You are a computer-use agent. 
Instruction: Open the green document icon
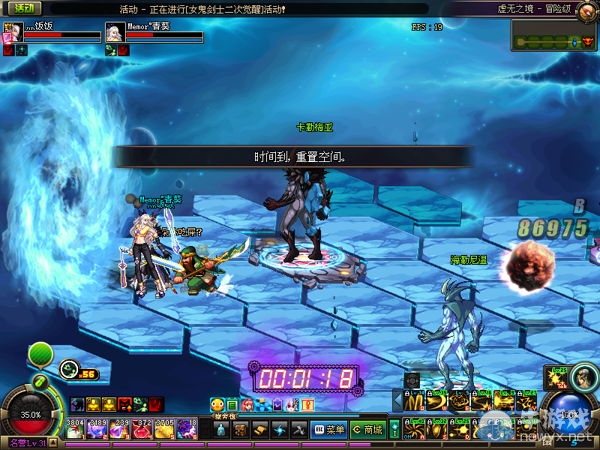(x=232, y=404)
